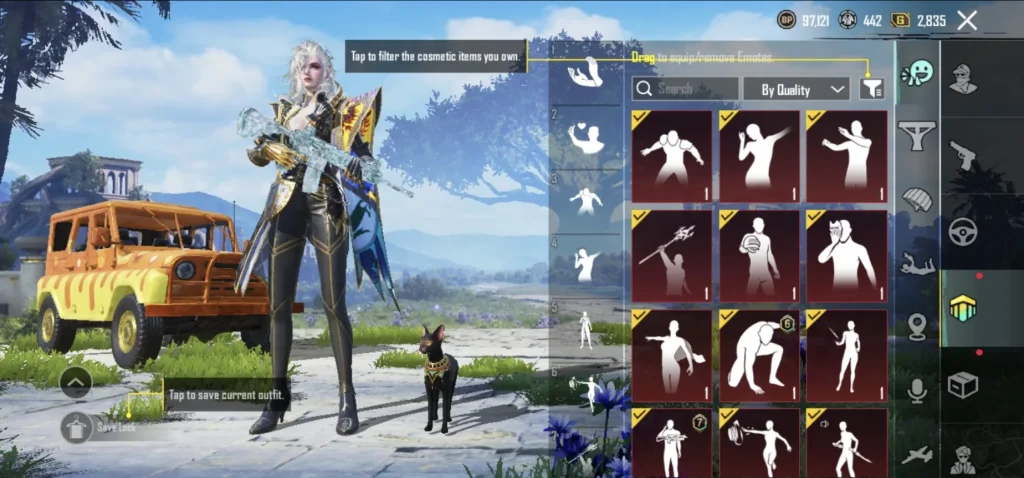The width and height of the screenshot is (1024, 478).
Task: Open the By Quality sort dropdown
Action: (796, 89)
